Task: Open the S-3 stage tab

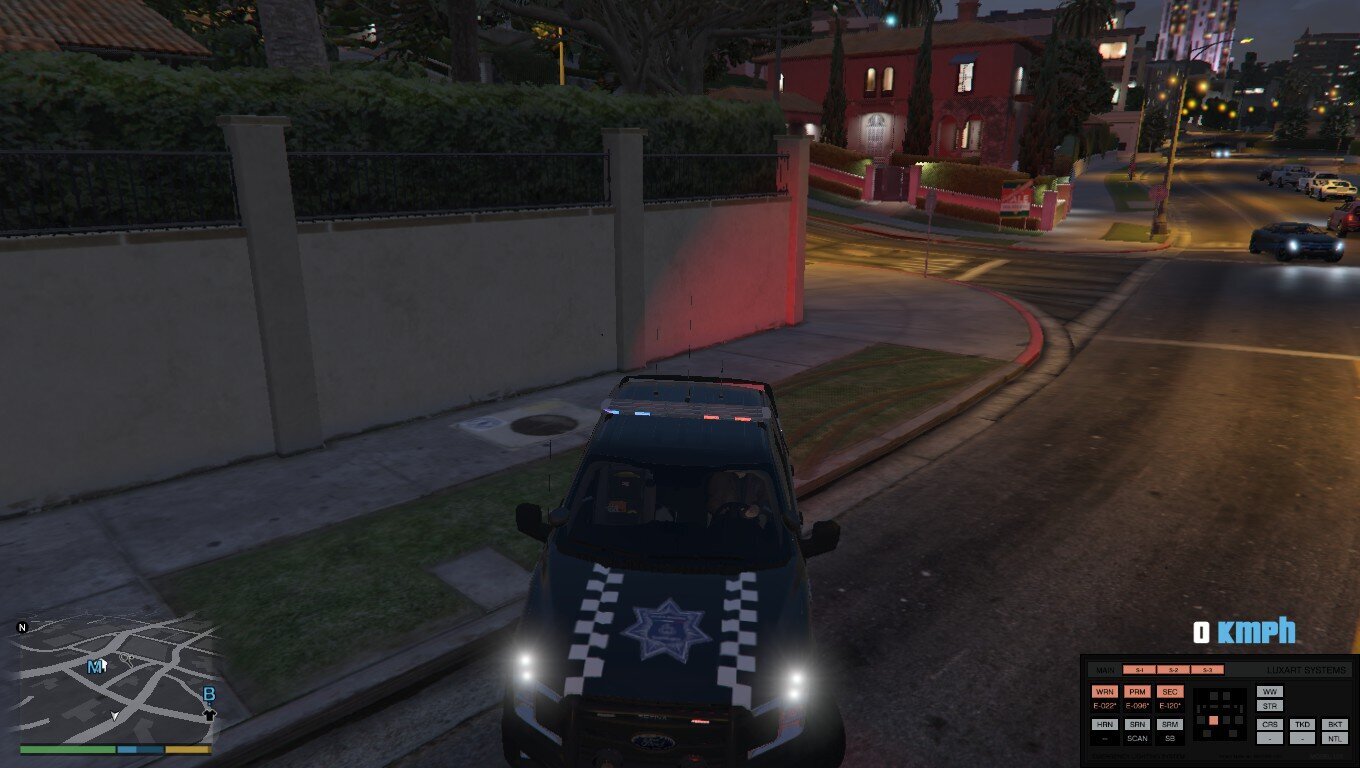Action: 1207,670
